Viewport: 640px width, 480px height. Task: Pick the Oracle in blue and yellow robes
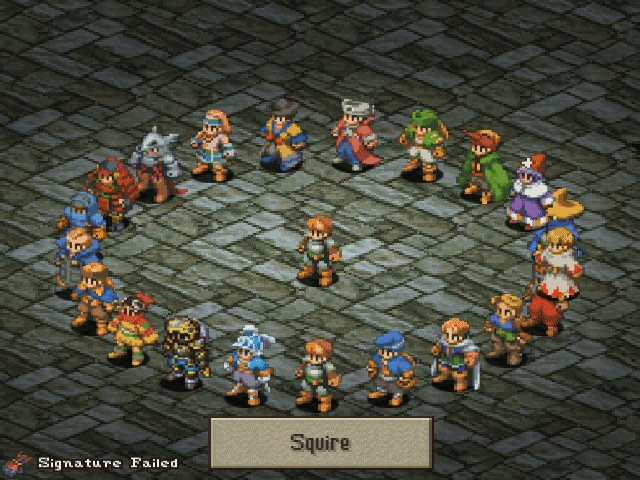tap(282, 133)
